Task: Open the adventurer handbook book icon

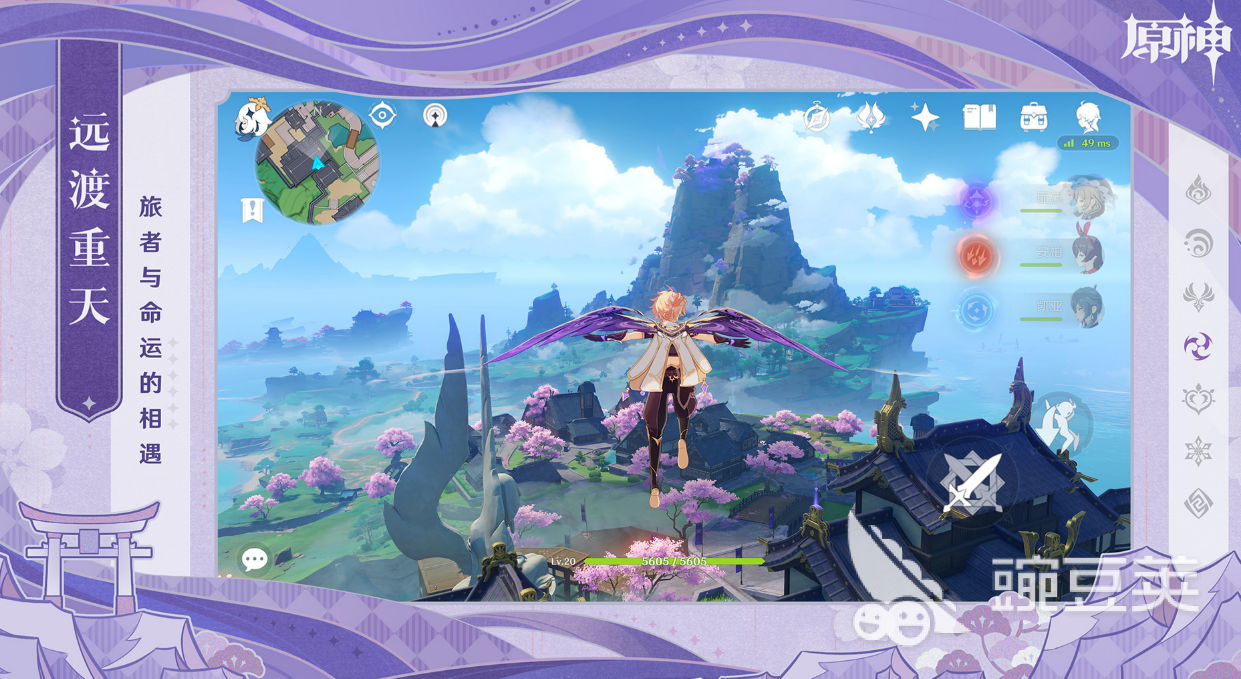Action: tap(979, 117)
